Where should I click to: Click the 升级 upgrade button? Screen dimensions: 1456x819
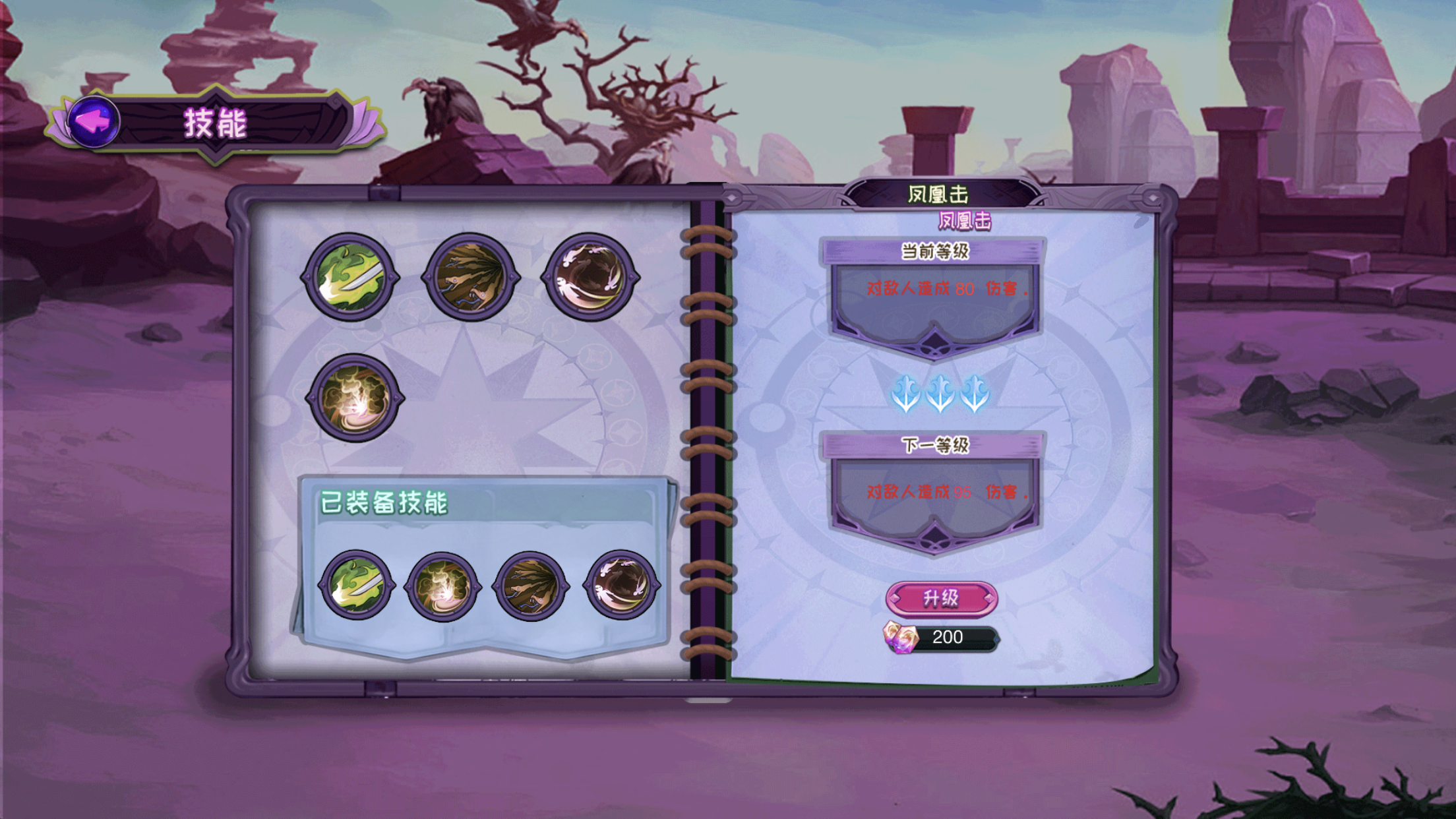point(941,598)
